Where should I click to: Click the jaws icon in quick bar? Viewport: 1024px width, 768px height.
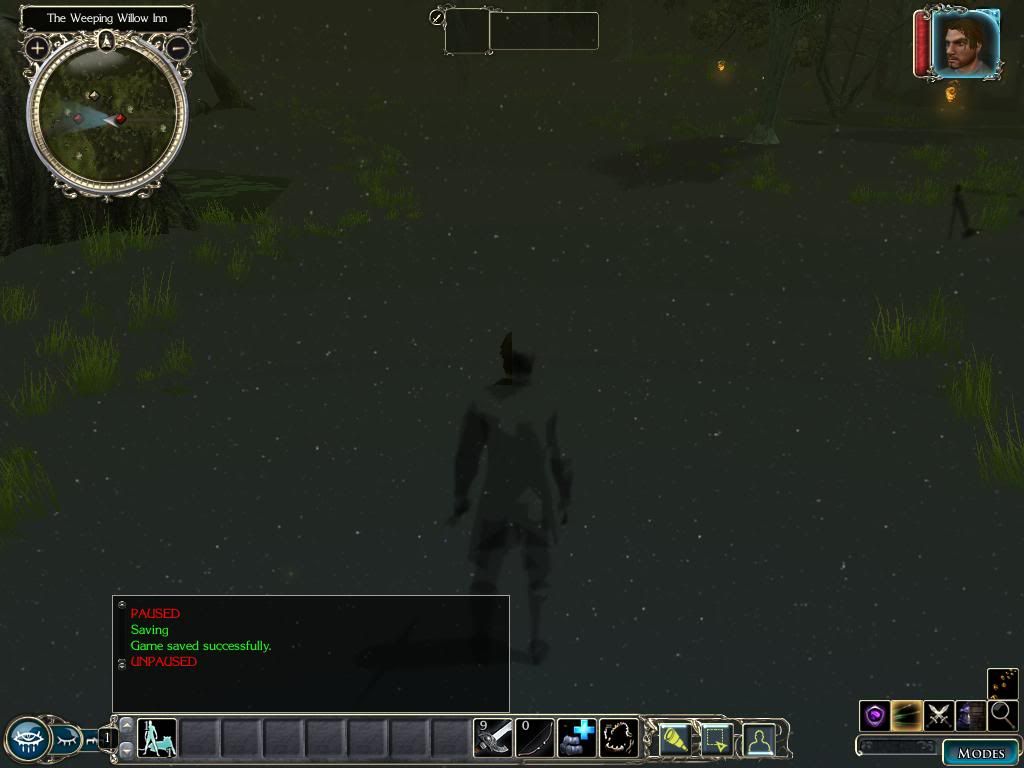pos(619,739)
